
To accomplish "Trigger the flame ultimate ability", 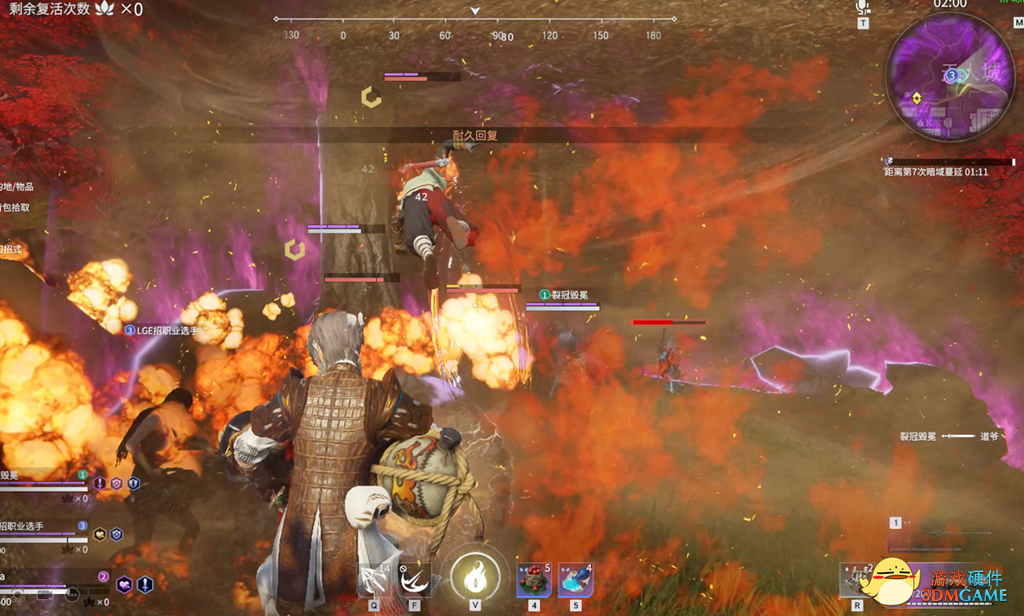I will click(475, 577).
